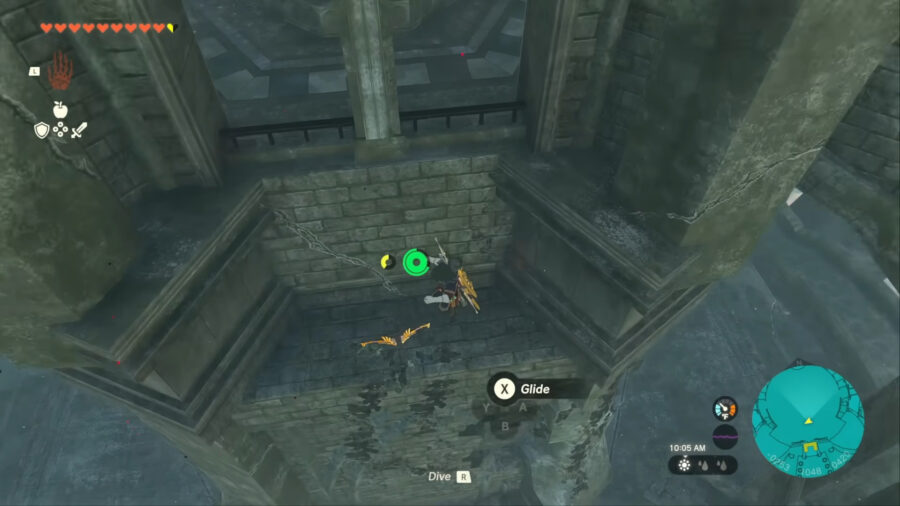Screen dimensions: 900x506
Task: Show the weather forecast panel
Action: pyautogui.click(x=704, y=465)
